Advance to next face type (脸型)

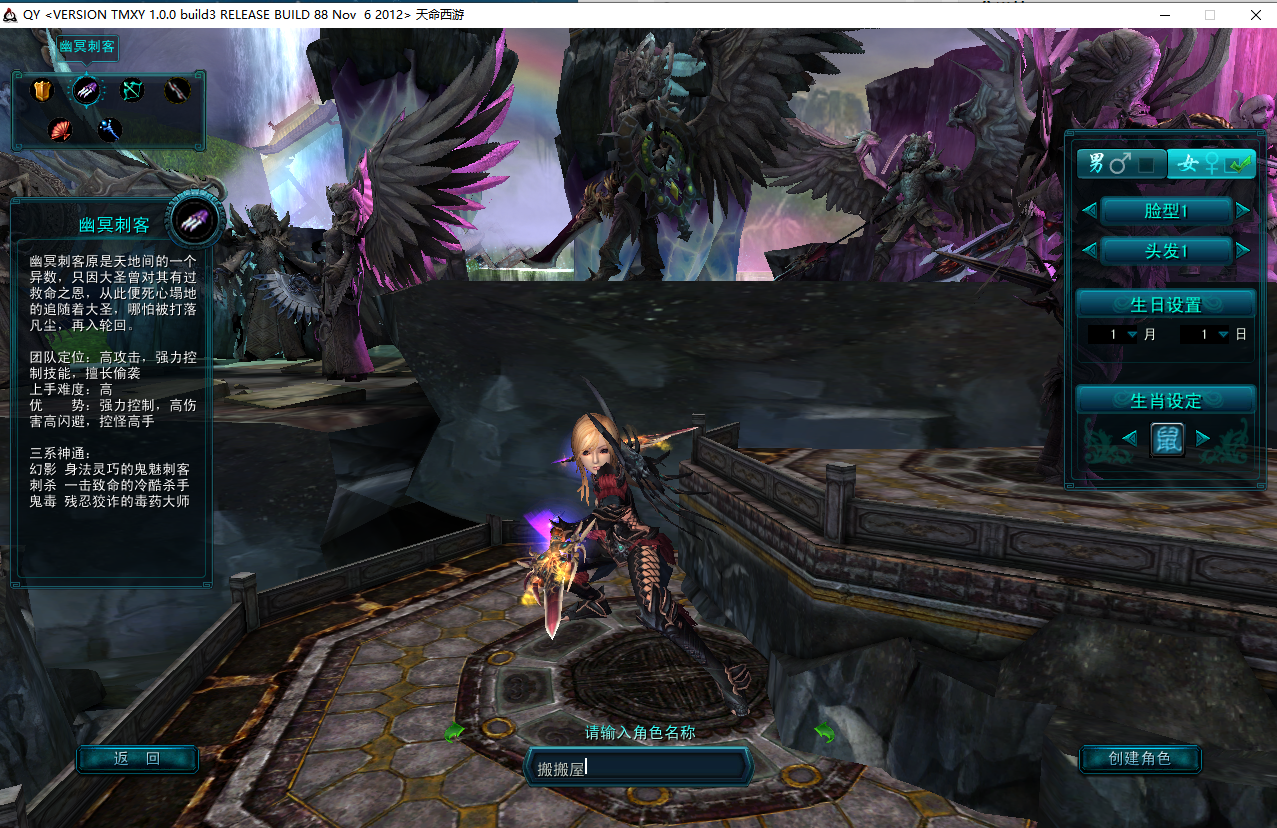[1242, 210]
